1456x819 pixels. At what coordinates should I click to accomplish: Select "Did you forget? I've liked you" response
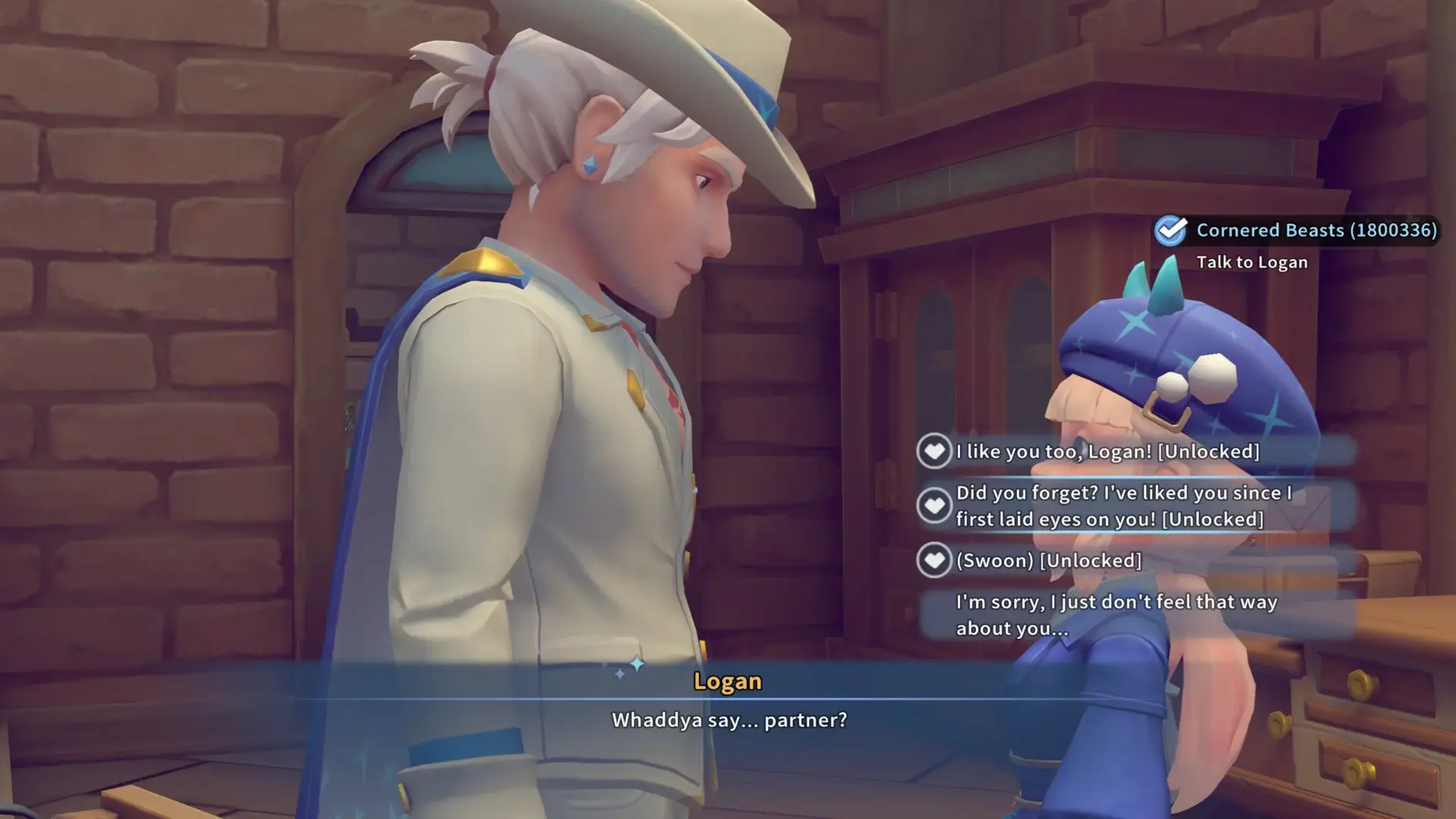[1122, 506]
